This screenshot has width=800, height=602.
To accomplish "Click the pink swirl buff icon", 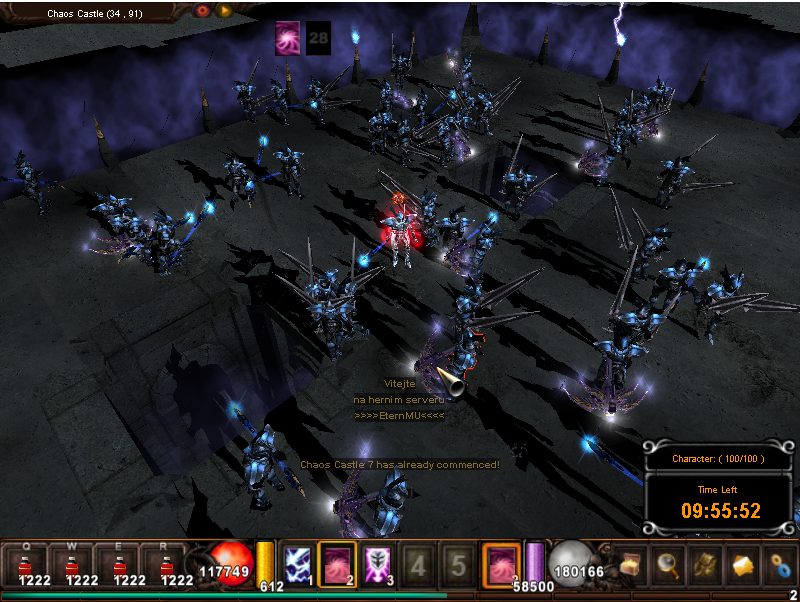I will click(x=288, y=37).
